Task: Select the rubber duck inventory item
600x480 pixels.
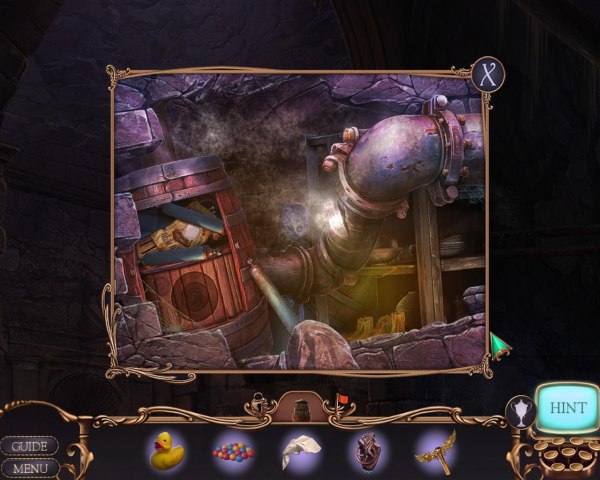Action: tap(166, 450)
